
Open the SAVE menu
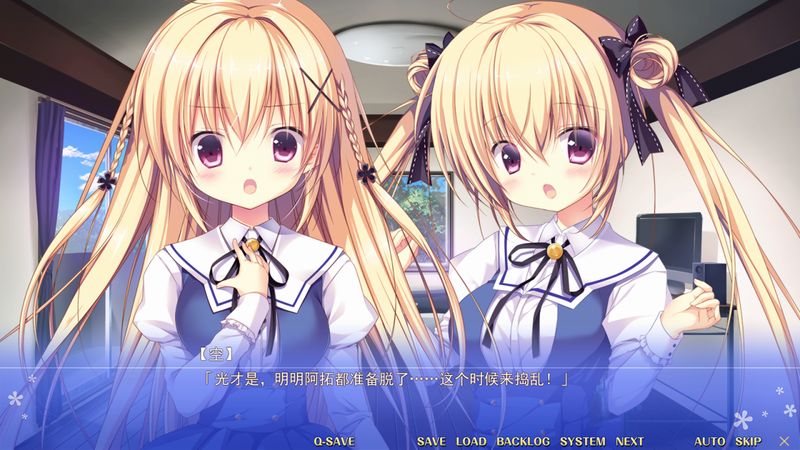point(431,441)
